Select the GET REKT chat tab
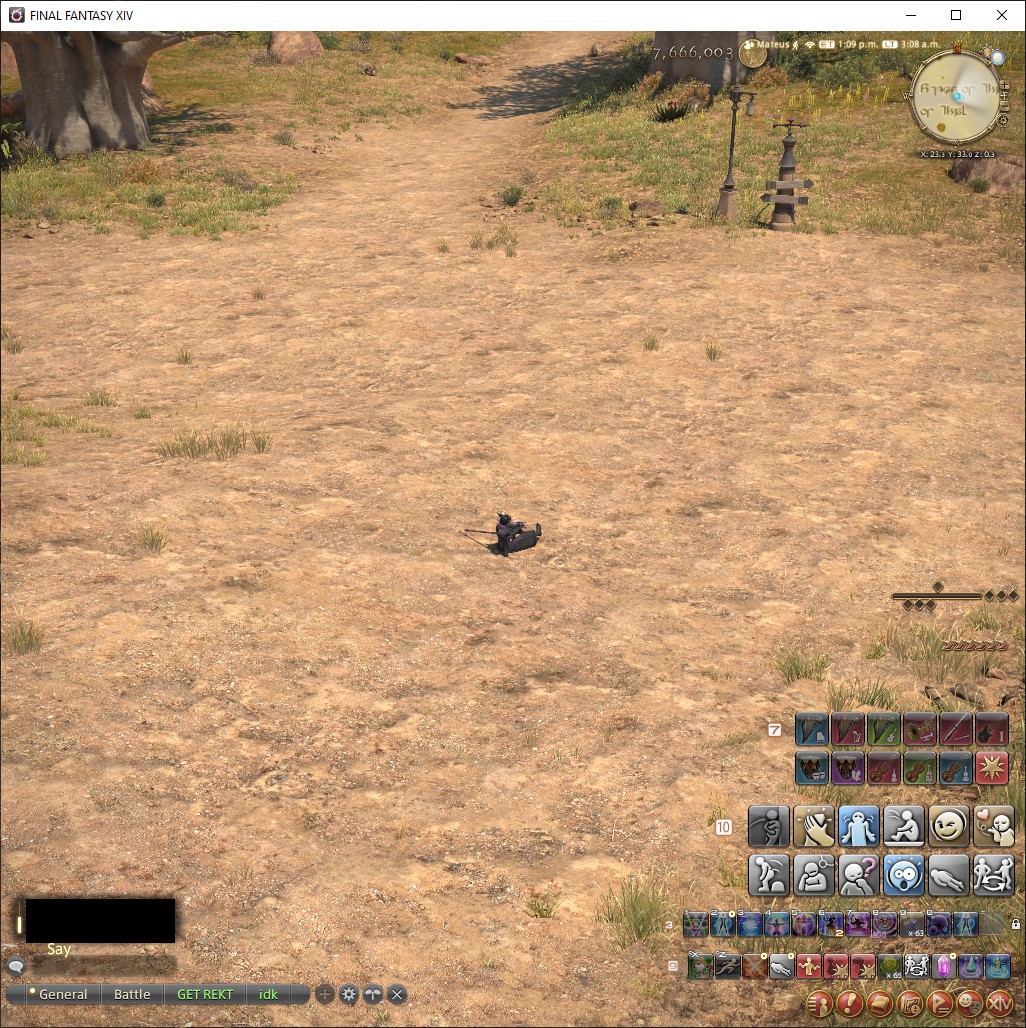The height and width of the screenshot is (1028, 1026). point(204,994)
